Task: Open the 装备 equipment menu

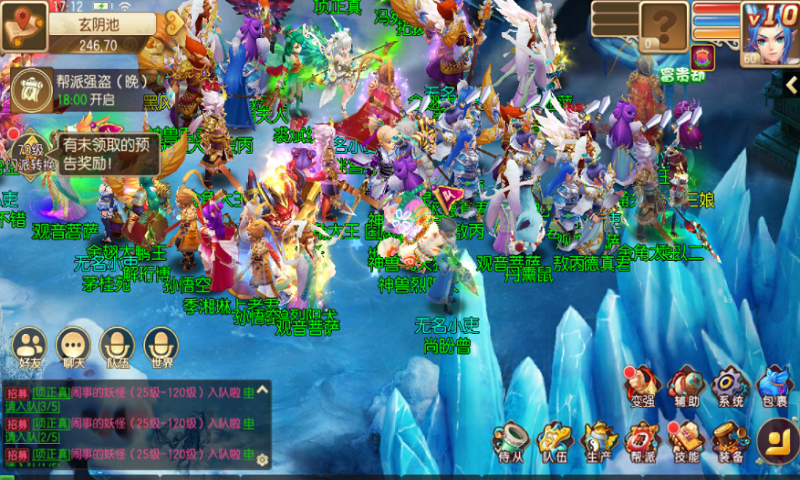Action: pos(729,441)
